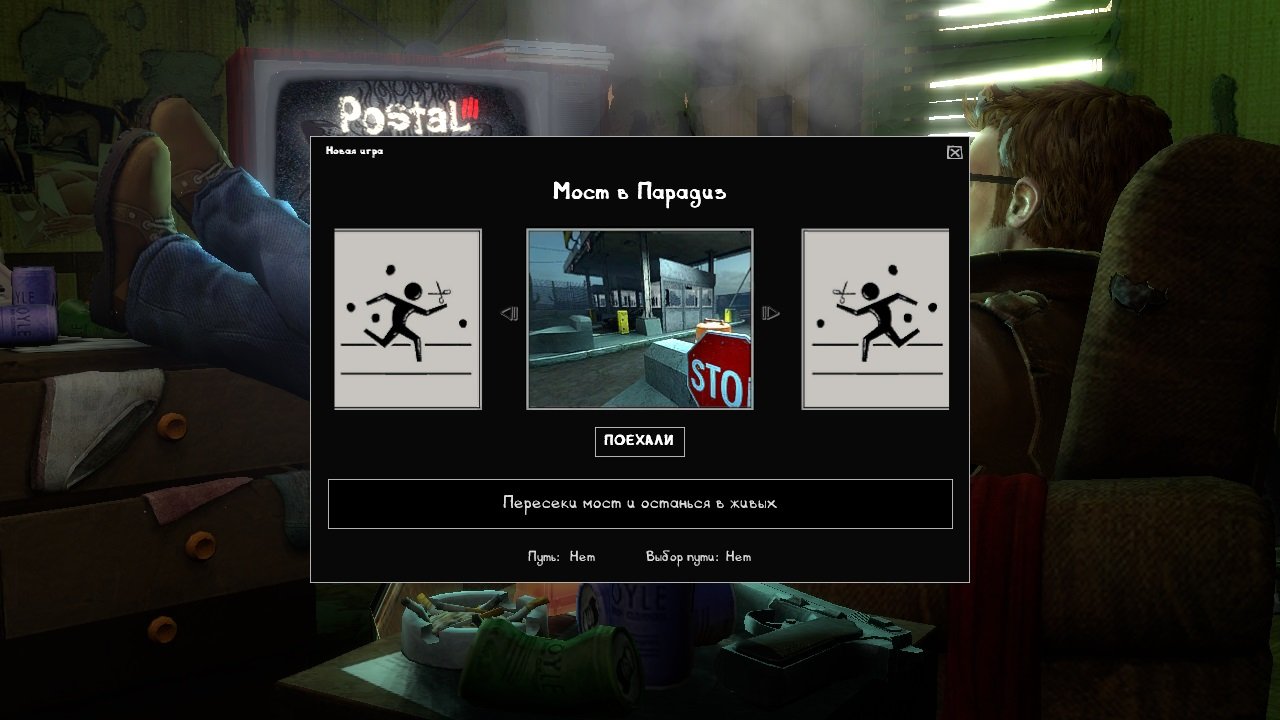
Task: Toggle the Путь: Нет setting
Action: click(x=561, y=556)
